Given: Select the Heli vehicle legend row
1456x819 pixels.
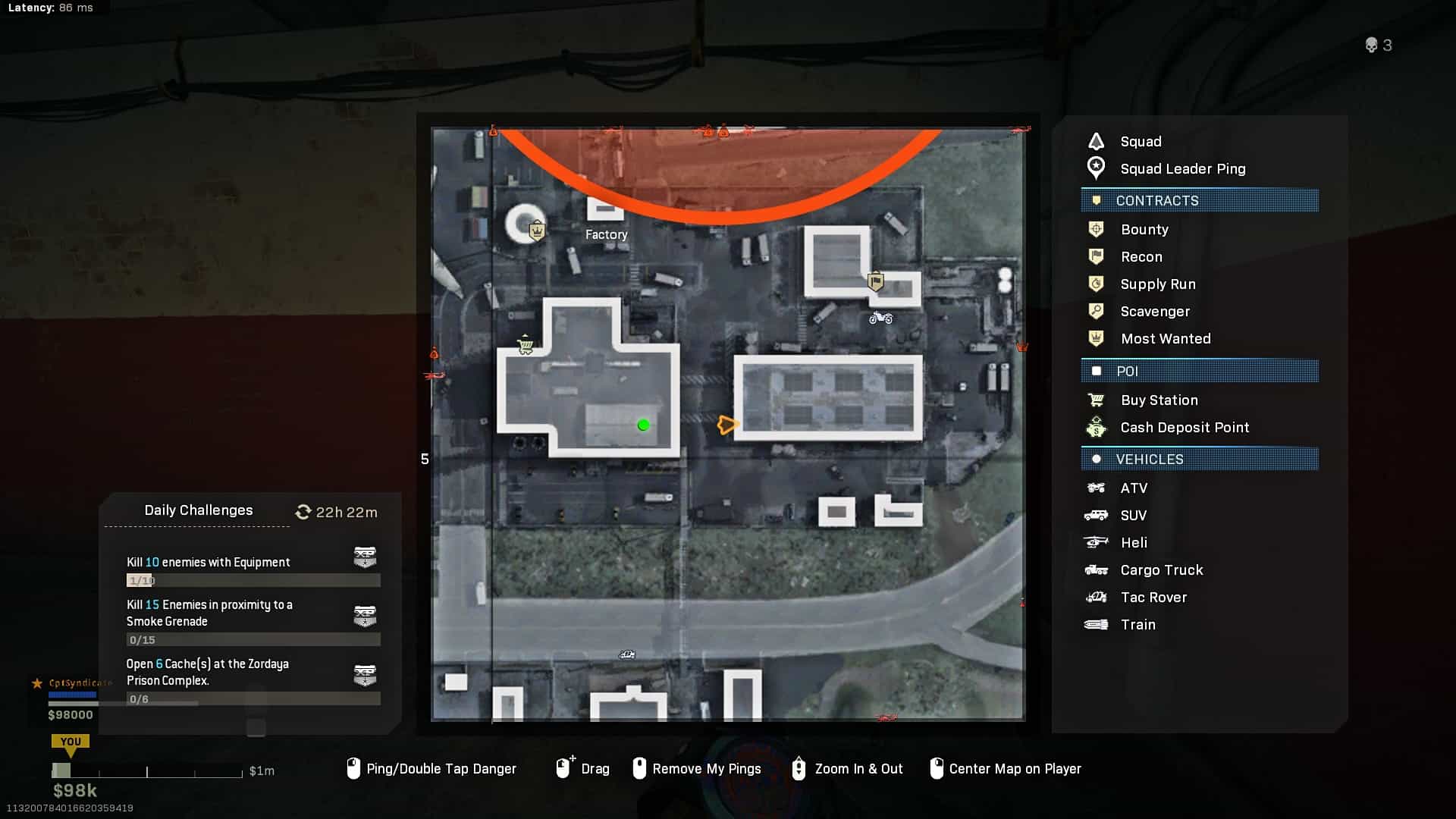Looking at the screenshot, I should tap(1133, 543).
